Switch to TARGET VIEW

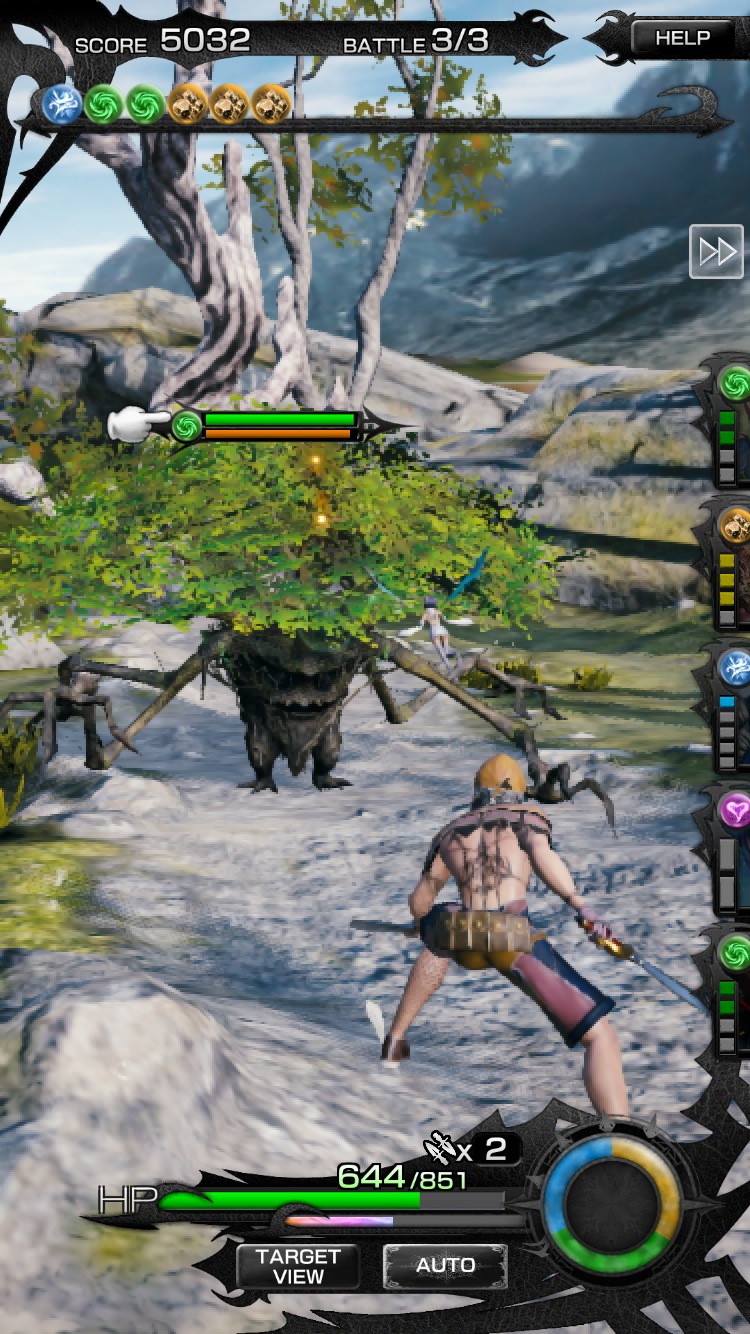click(298, 1266)
